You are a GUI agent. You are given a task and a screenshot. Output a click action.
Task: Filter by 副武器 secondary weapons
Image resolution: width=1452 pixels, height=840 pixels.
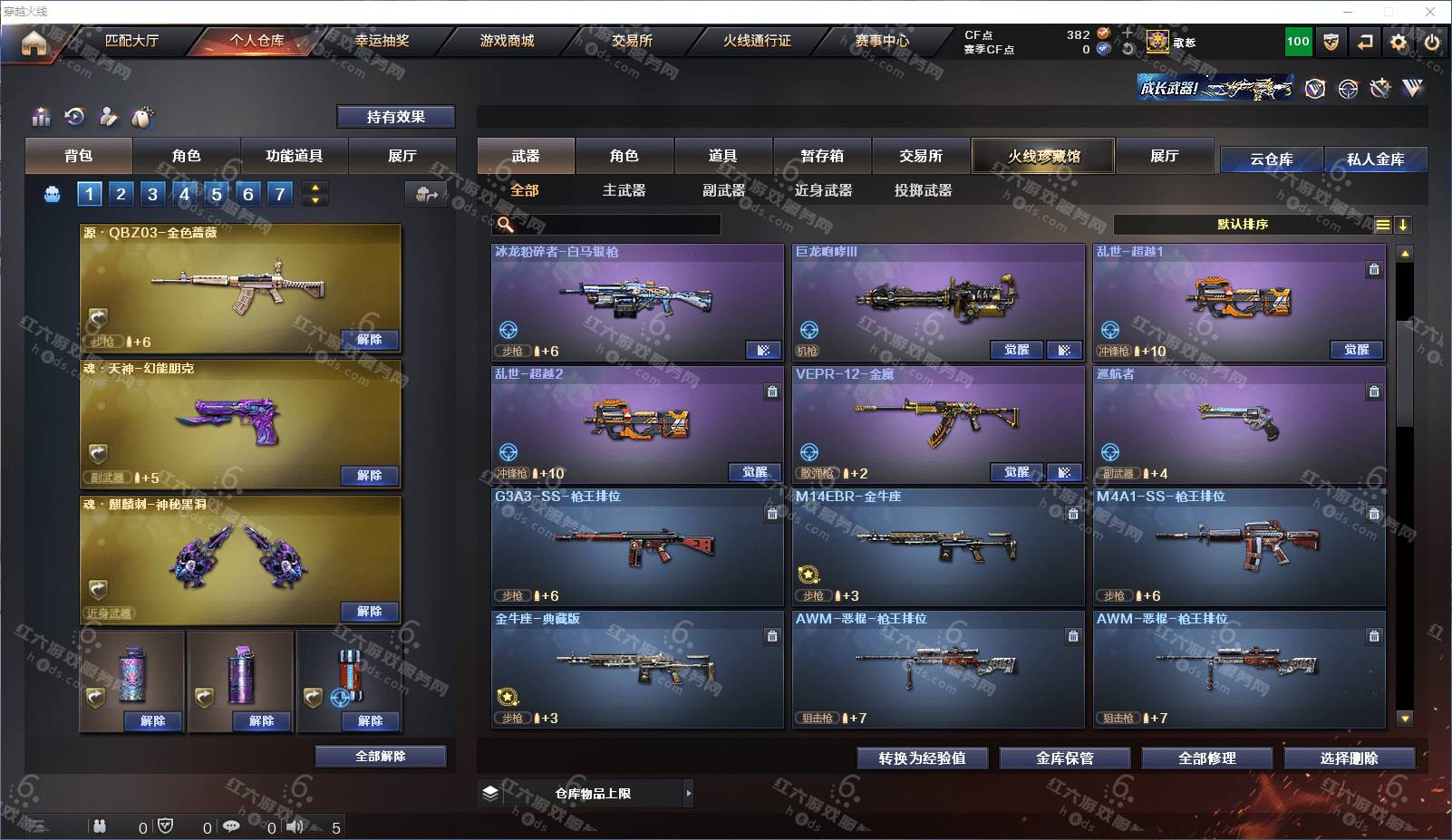(x=723, y=190)
